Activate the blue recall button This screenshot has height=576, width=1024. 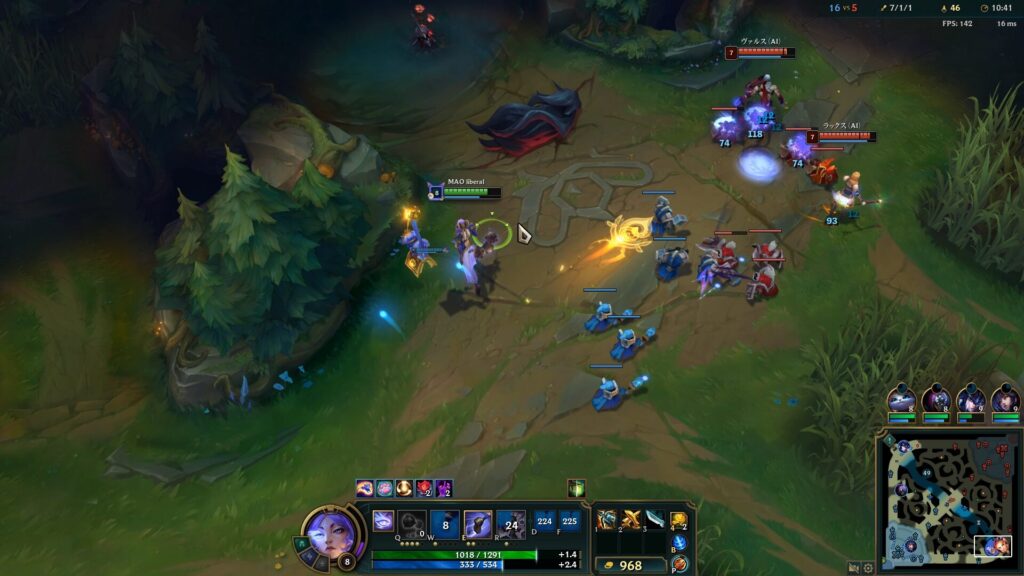tap(679, 543)
